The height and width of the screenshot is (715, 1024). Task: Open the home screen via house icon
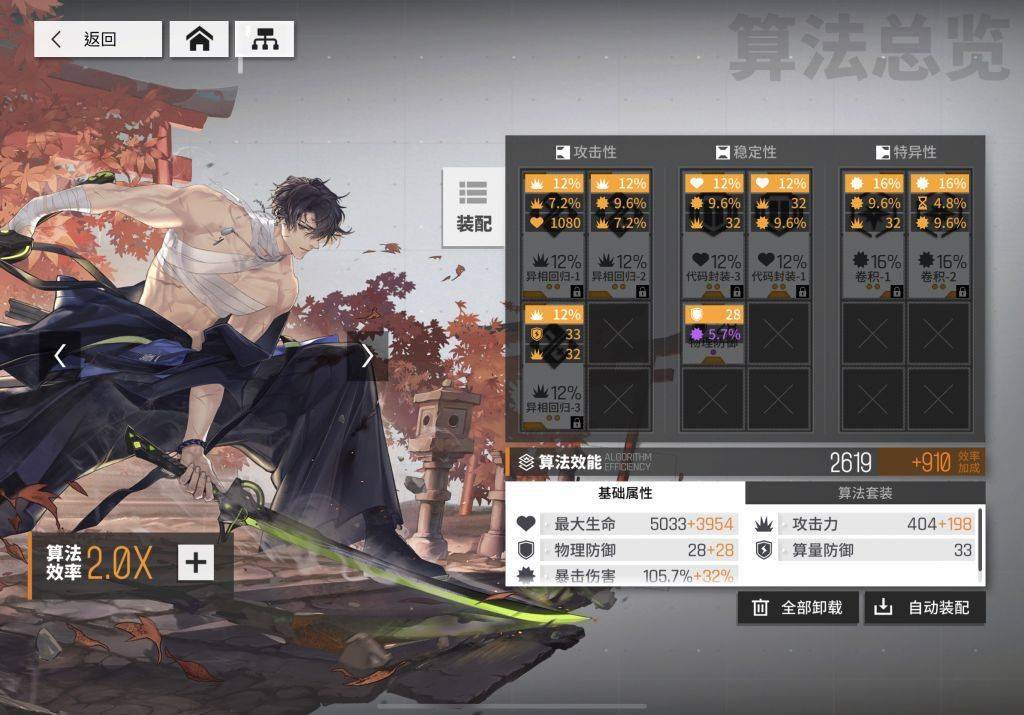(x=200, y=39)
